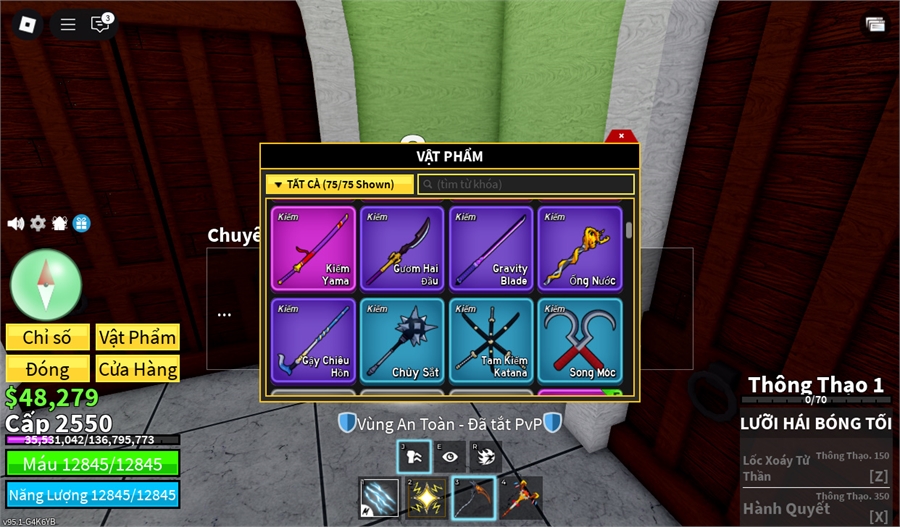Open the Roblox chat button

pos(100,25)
